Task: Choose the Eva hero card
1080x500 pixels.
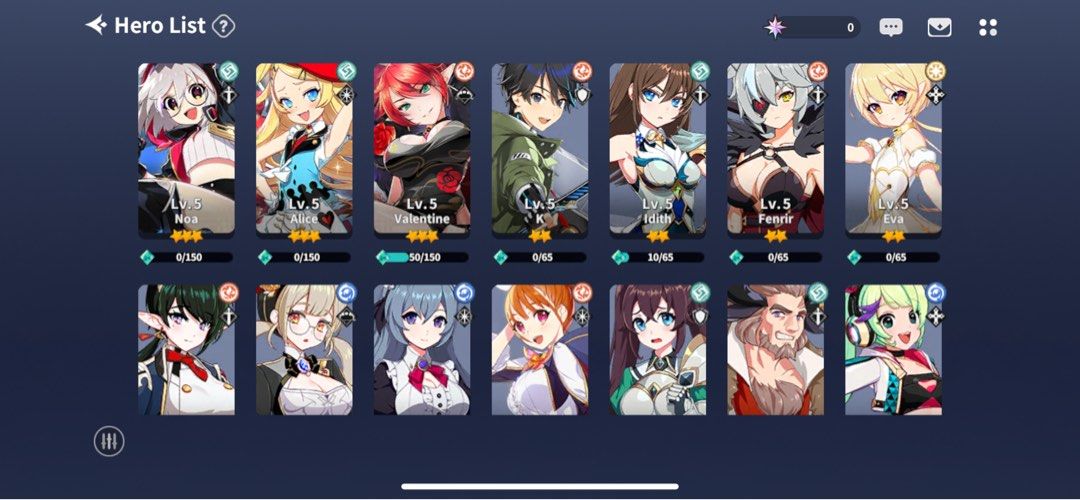Action: [x=894, y=150]
